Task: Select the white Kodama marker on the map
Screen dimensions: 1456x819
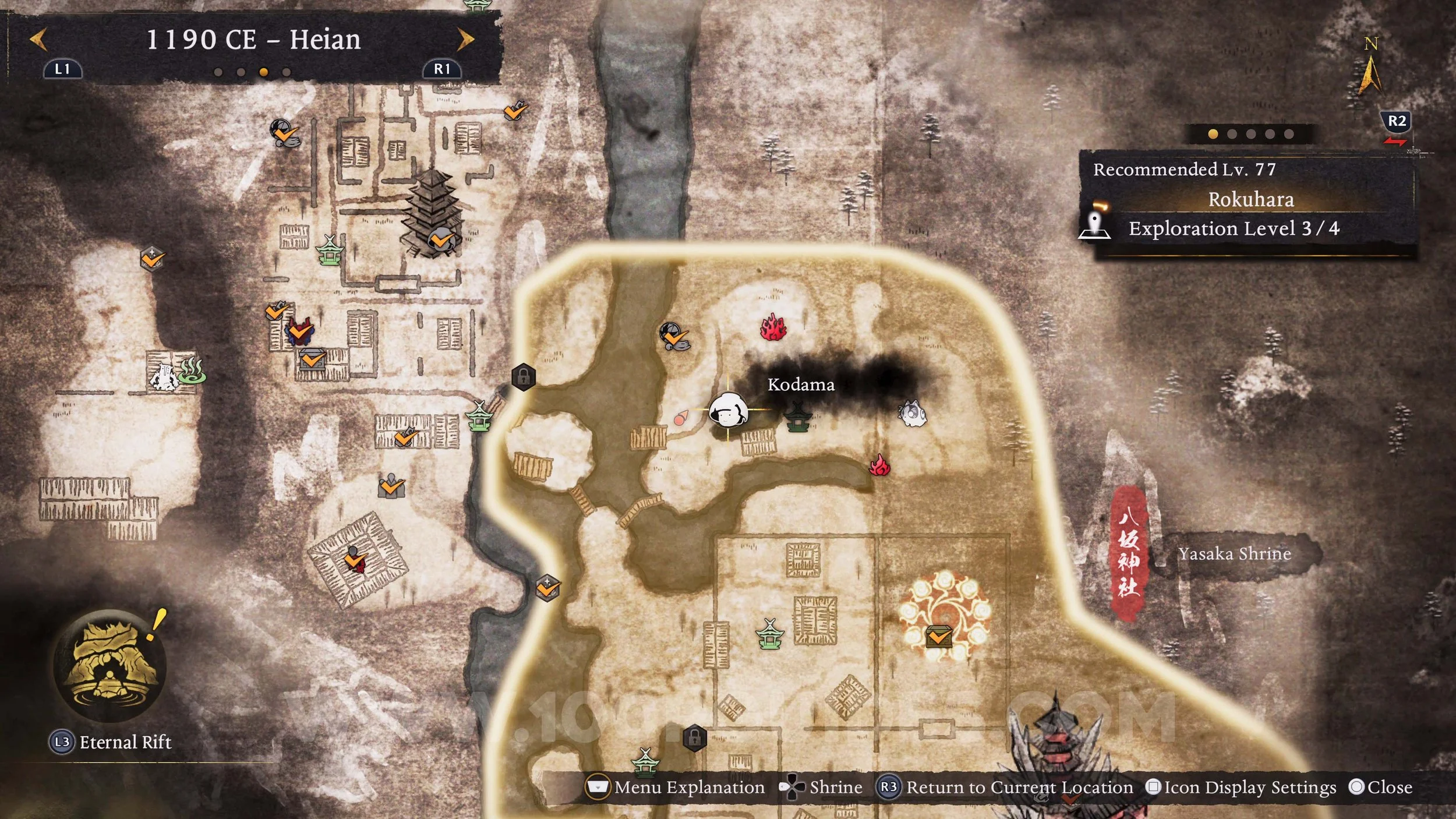Action: pyautogui.click(x=728, y=410)
